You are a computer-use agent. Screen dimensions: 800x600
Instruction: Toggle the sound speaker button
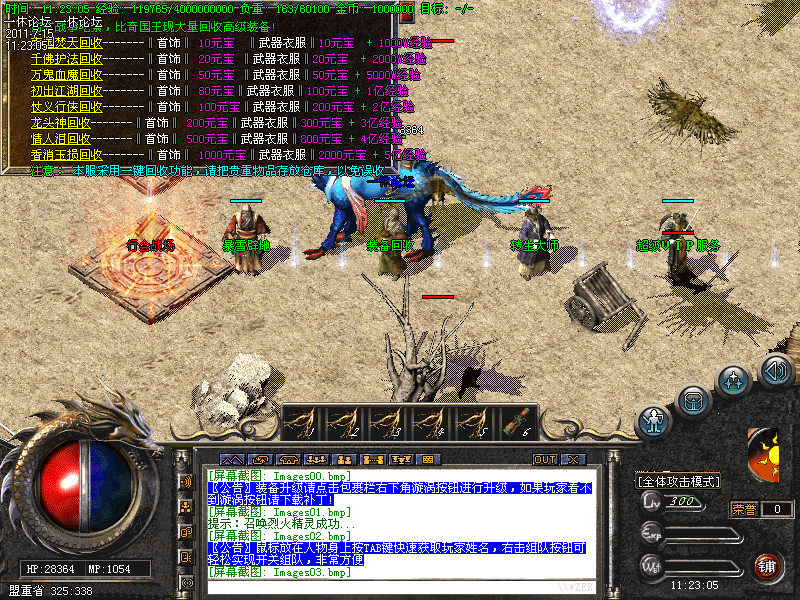[x=776, y=371]
